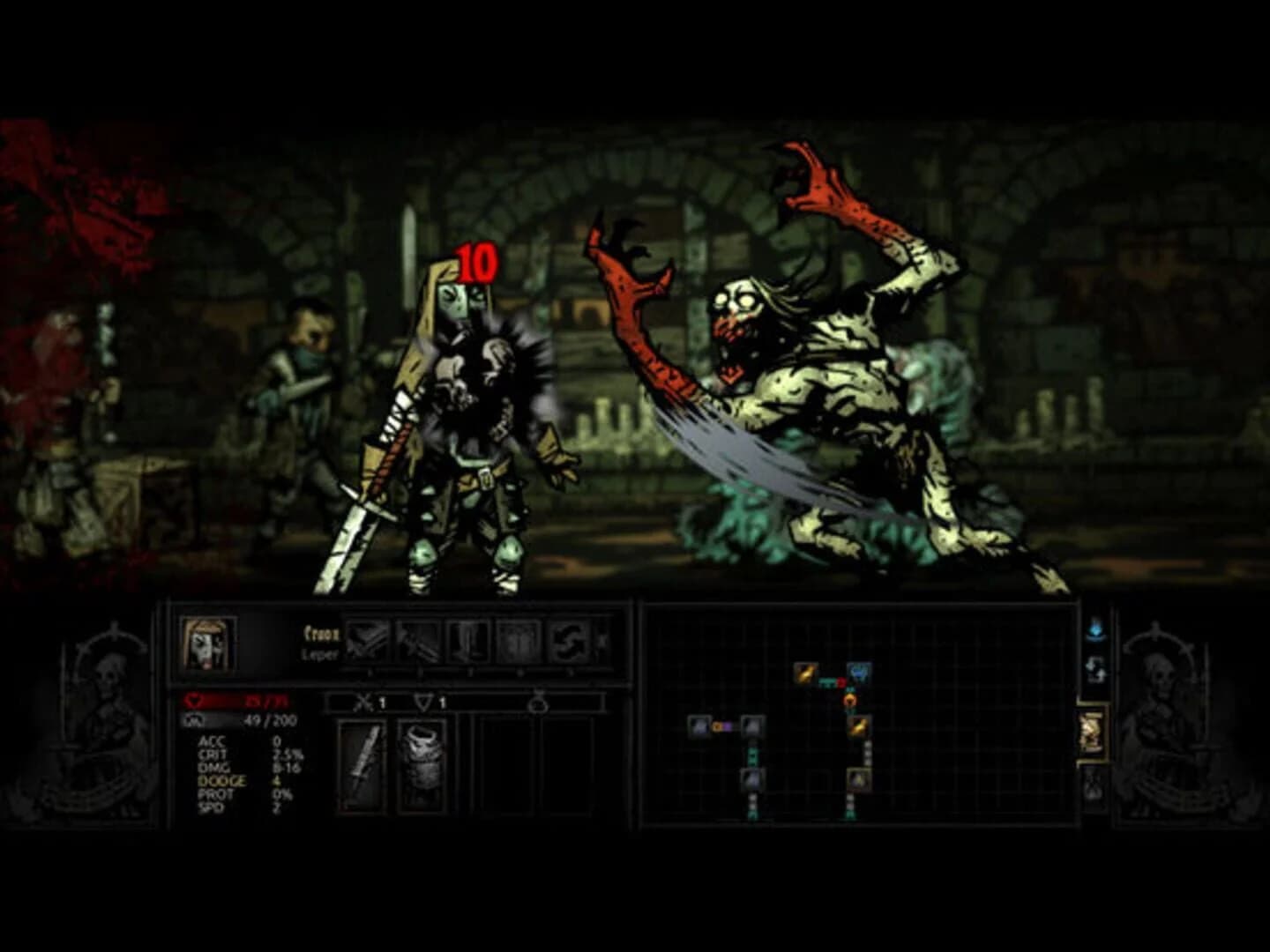The image size is (1270, 952).
Task: Click the highlighted current room on the dungeon map
Action: [x=860, y=779]
